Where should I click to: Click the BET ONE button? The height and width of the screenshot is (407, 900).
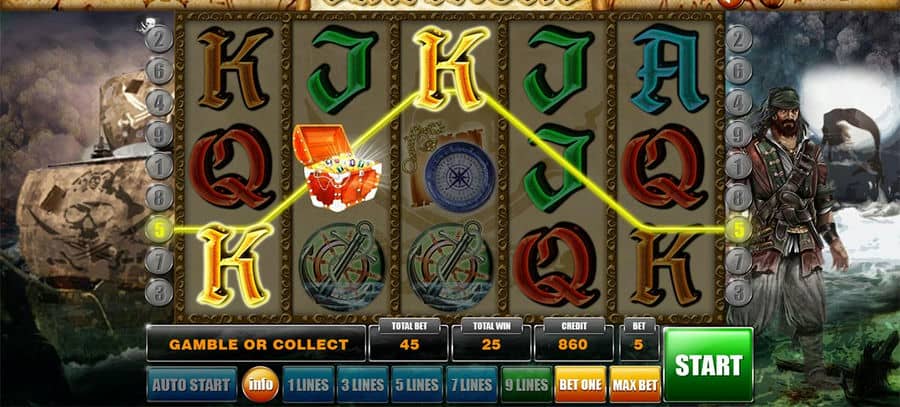pyautogui.click(x=579, y=384)
